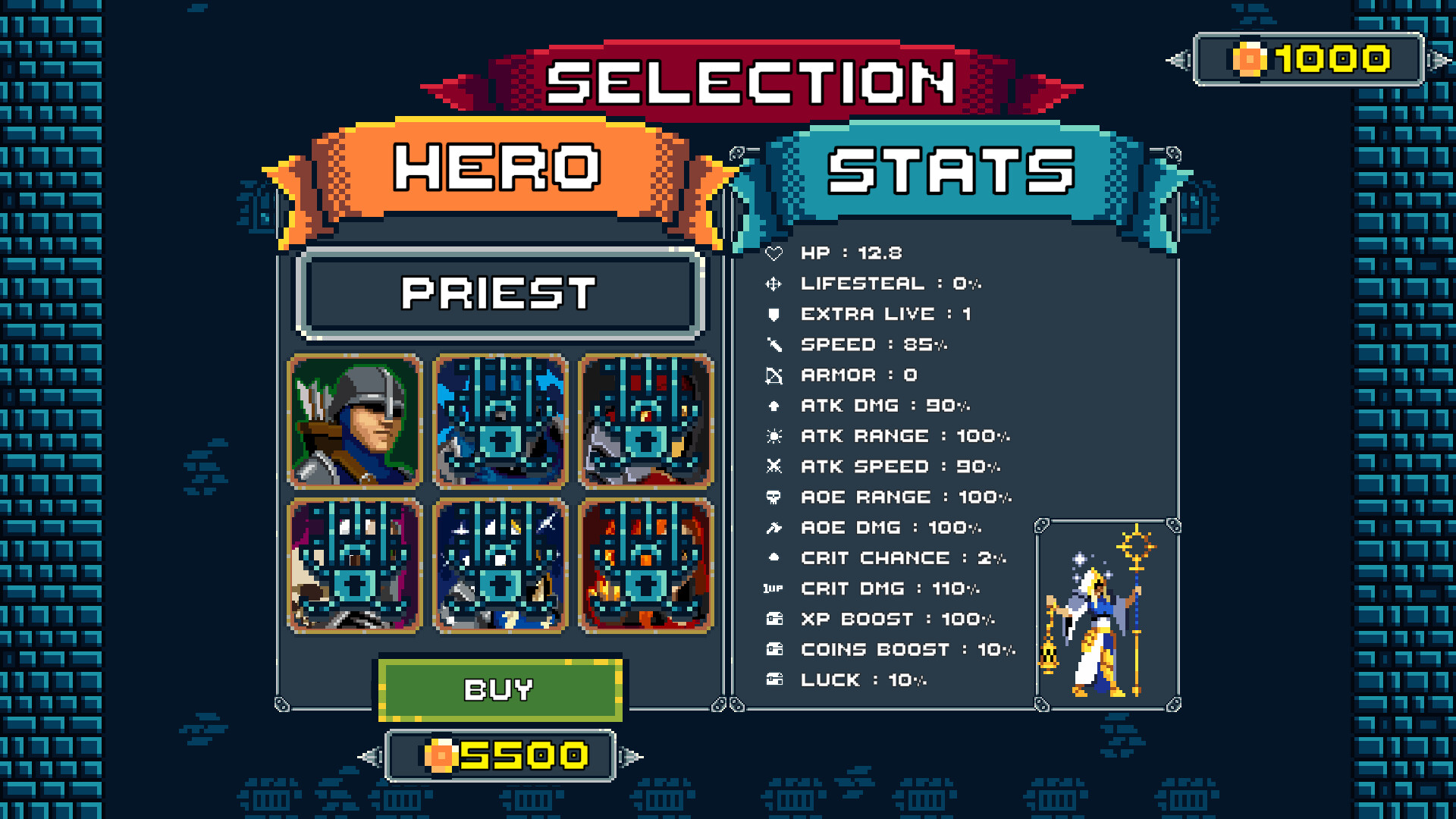Image resolution: width=1456 pixels, height=819 pixels.
Task: Click the XP Boost icon
Action: pyautogui.click(x=775, y=619)
